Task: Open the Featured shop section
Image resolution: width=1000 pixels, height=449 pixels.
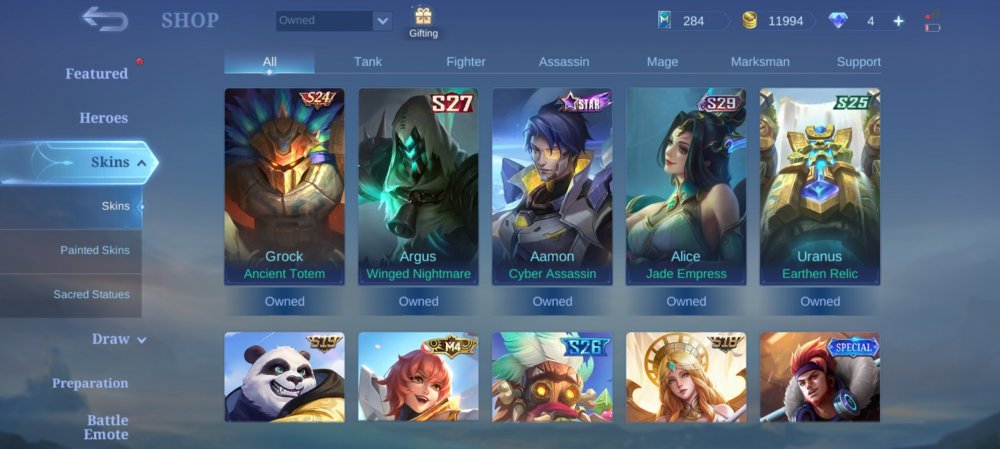Action: [x=96, y=74]
